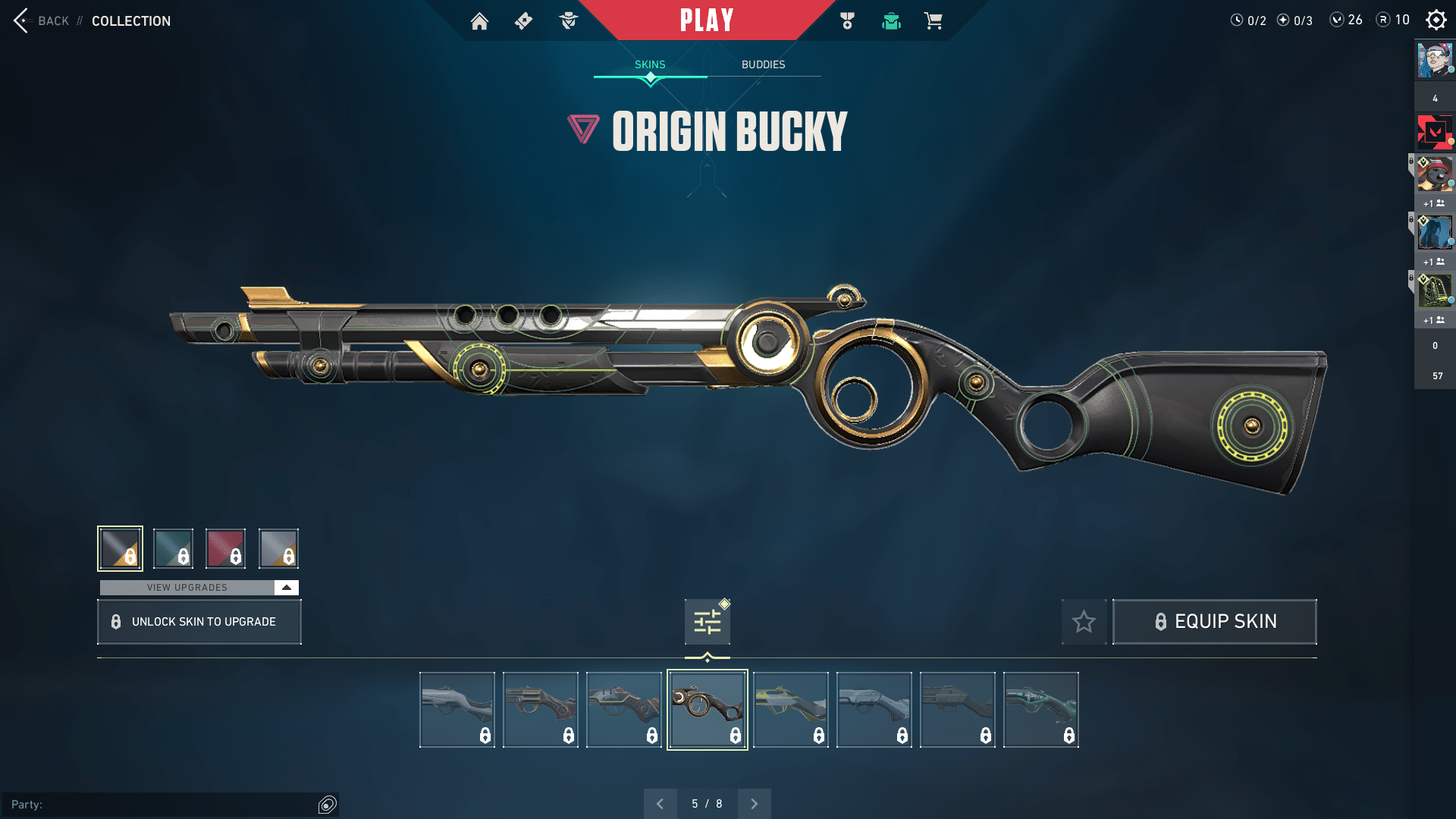Open the Store cart icon

click(934, 21)
